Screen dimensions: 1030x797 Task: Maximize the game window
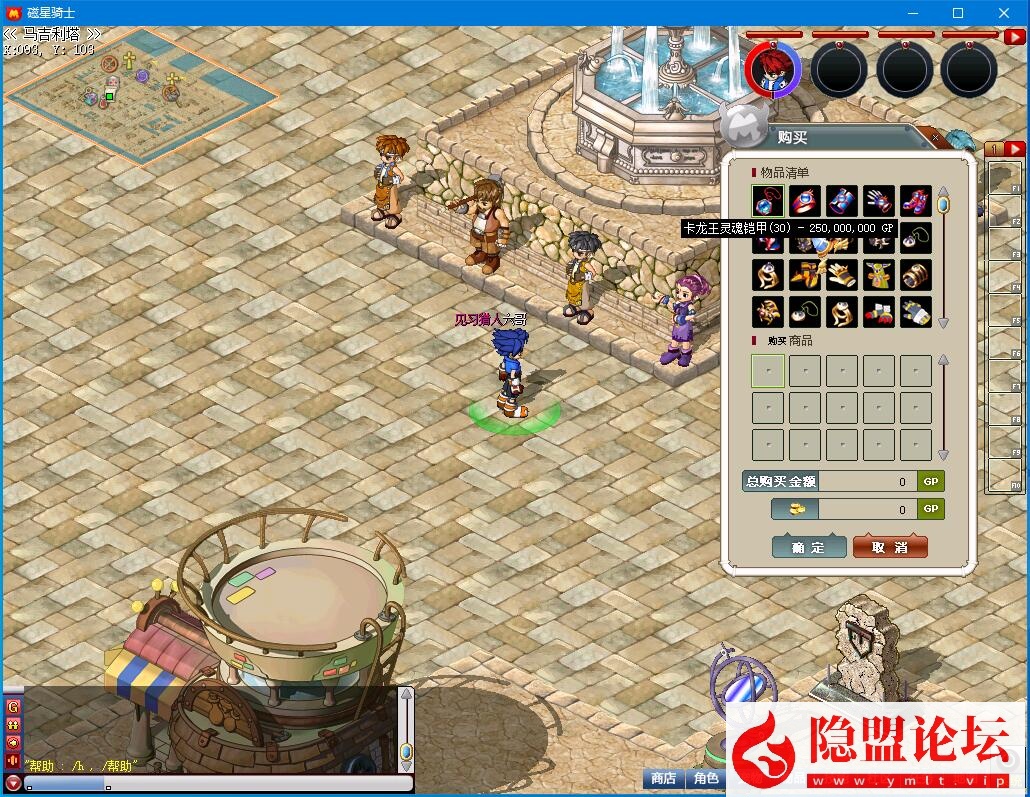[x=958, y=13]
